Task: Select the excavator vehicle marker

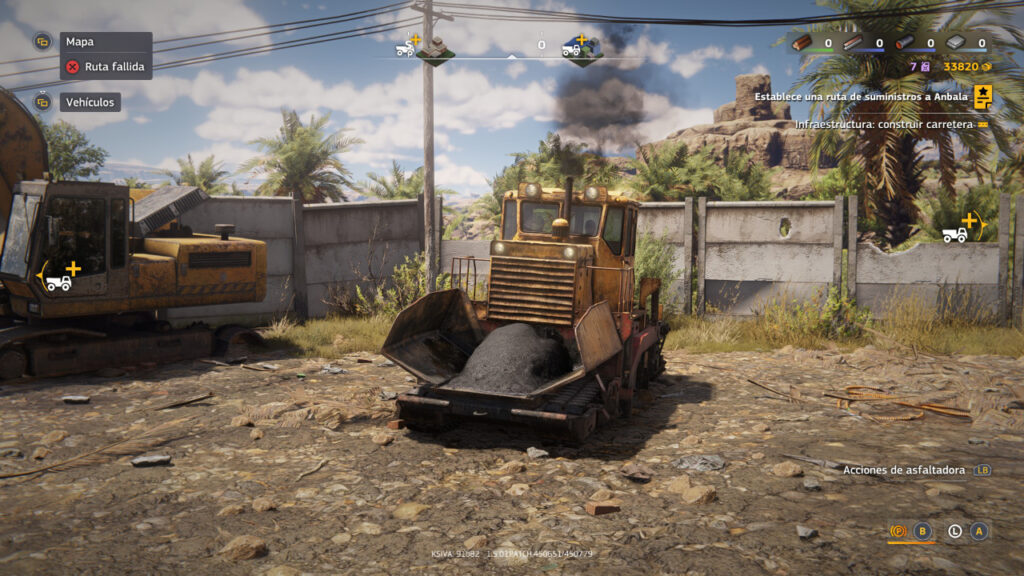Action: pos(60,278)
